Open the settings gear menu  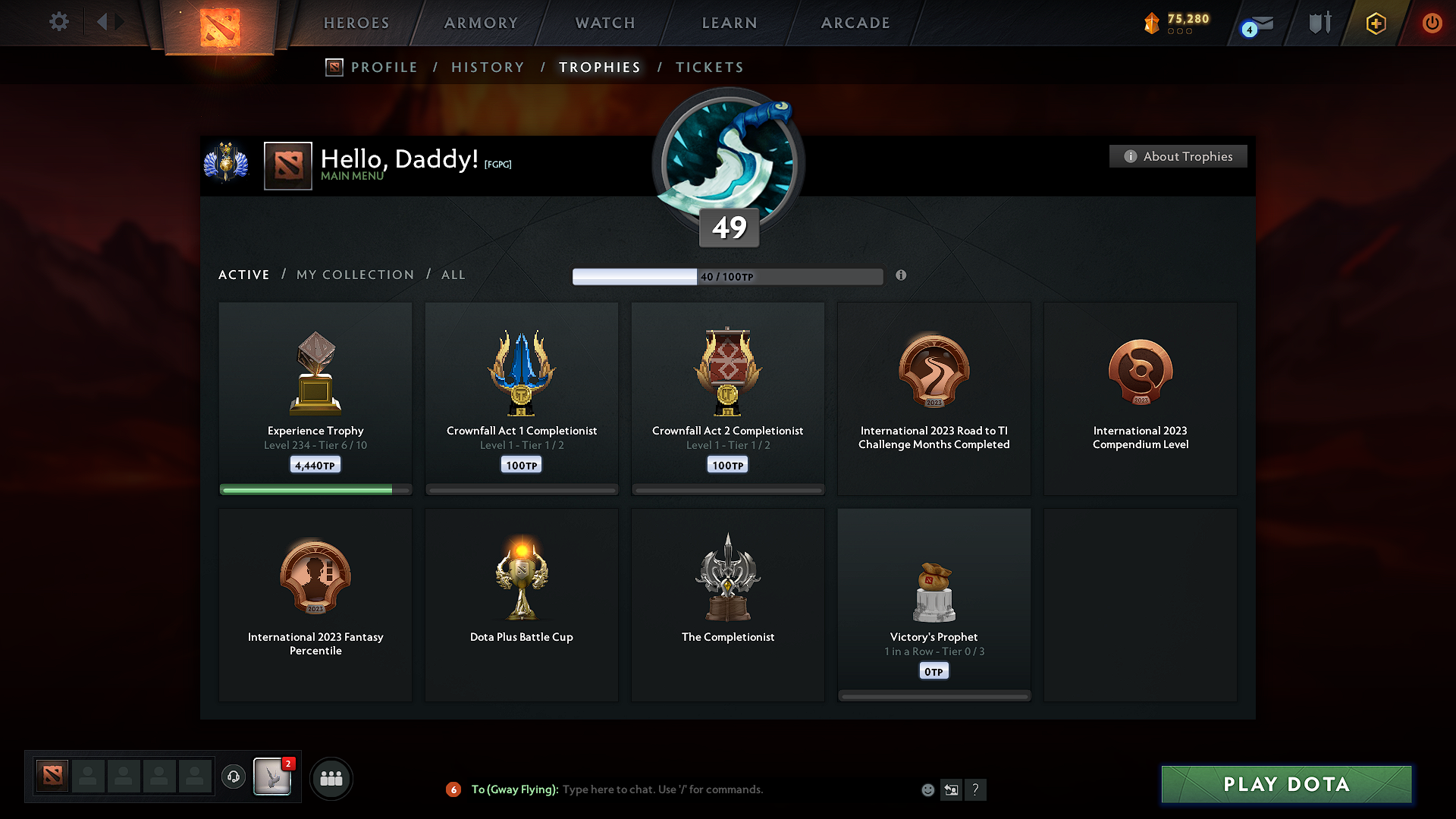tap(58, 22)
